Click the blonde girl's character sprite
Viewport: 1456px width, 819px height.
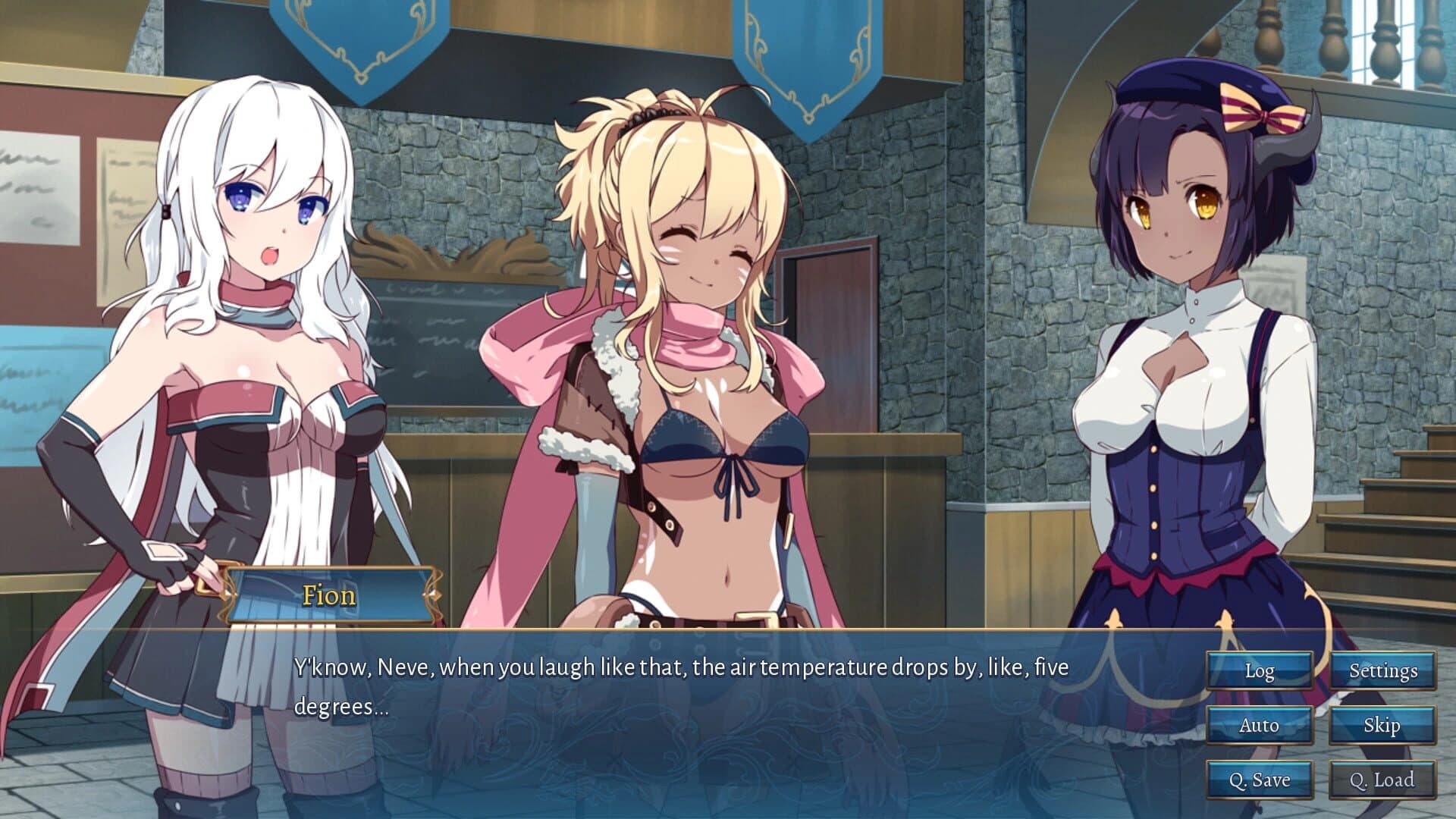[x=682, y=341]
